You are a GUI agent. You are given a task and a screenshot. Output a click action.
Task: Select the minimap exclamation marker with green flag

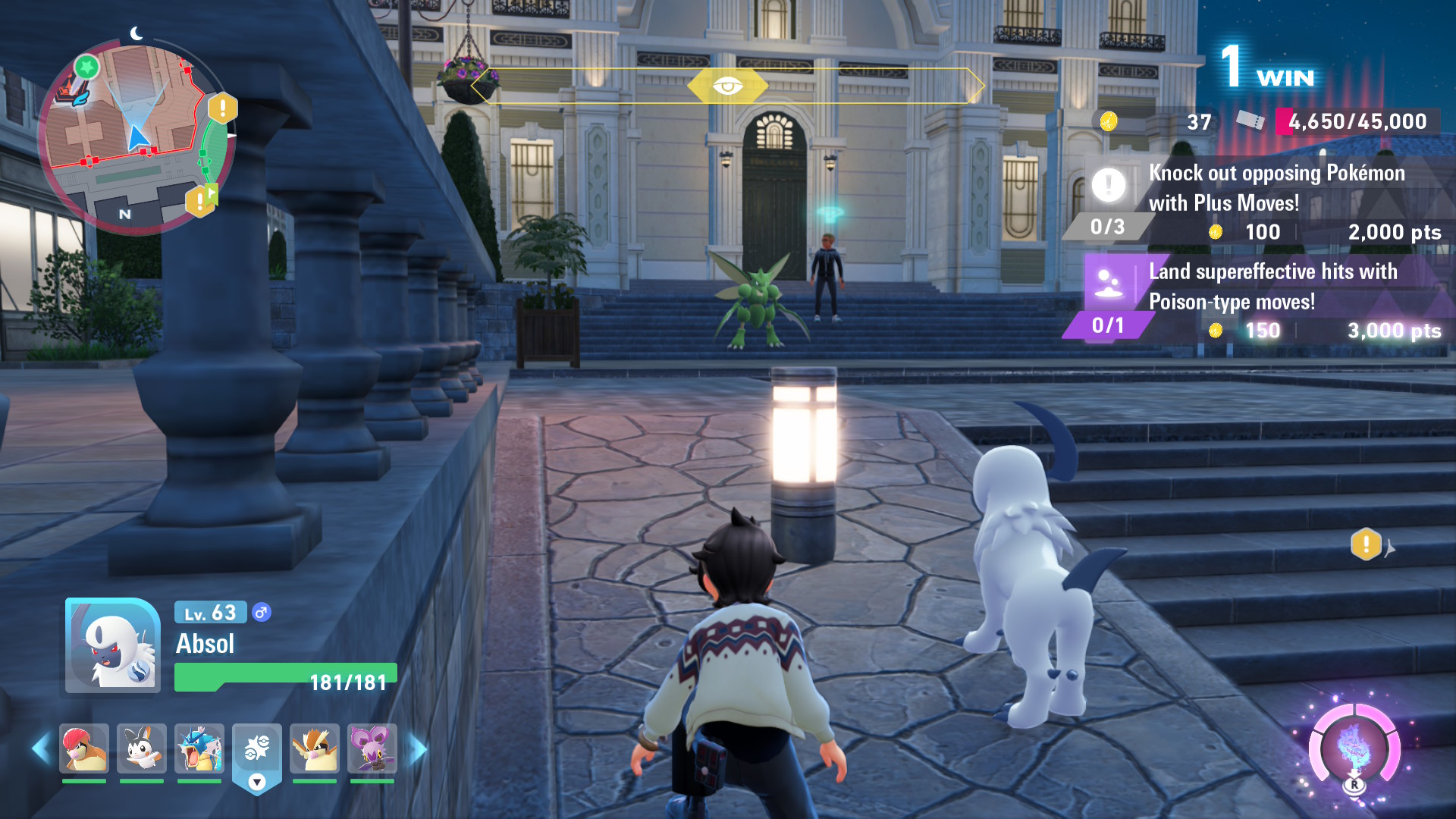tap(201, 199)
